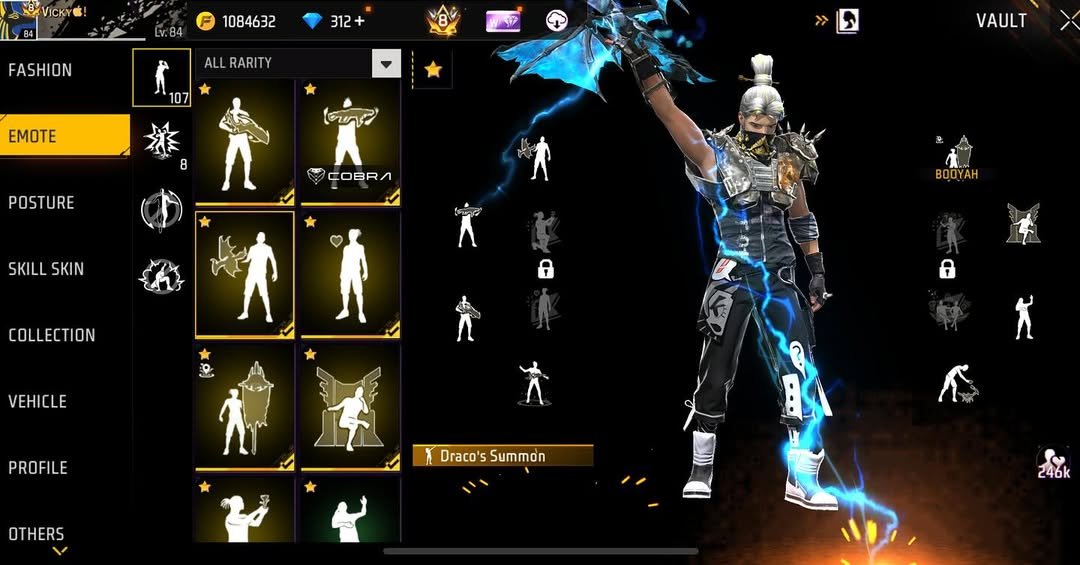Open the gold coin balance
The height and width of the screenshot is (565, 1080).
[x=236, y=21]
